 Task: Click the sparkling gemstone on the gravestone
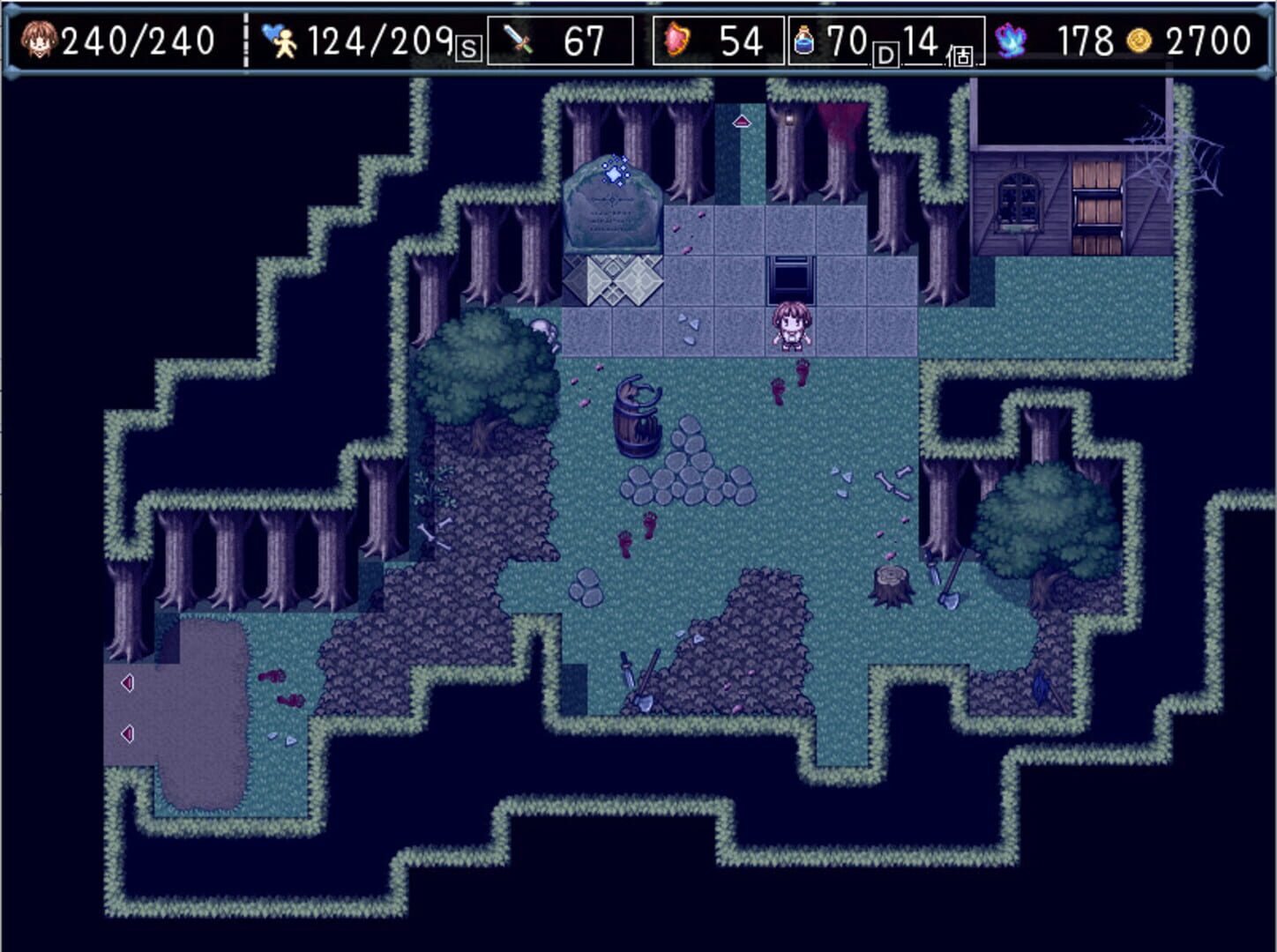point(614,176)
